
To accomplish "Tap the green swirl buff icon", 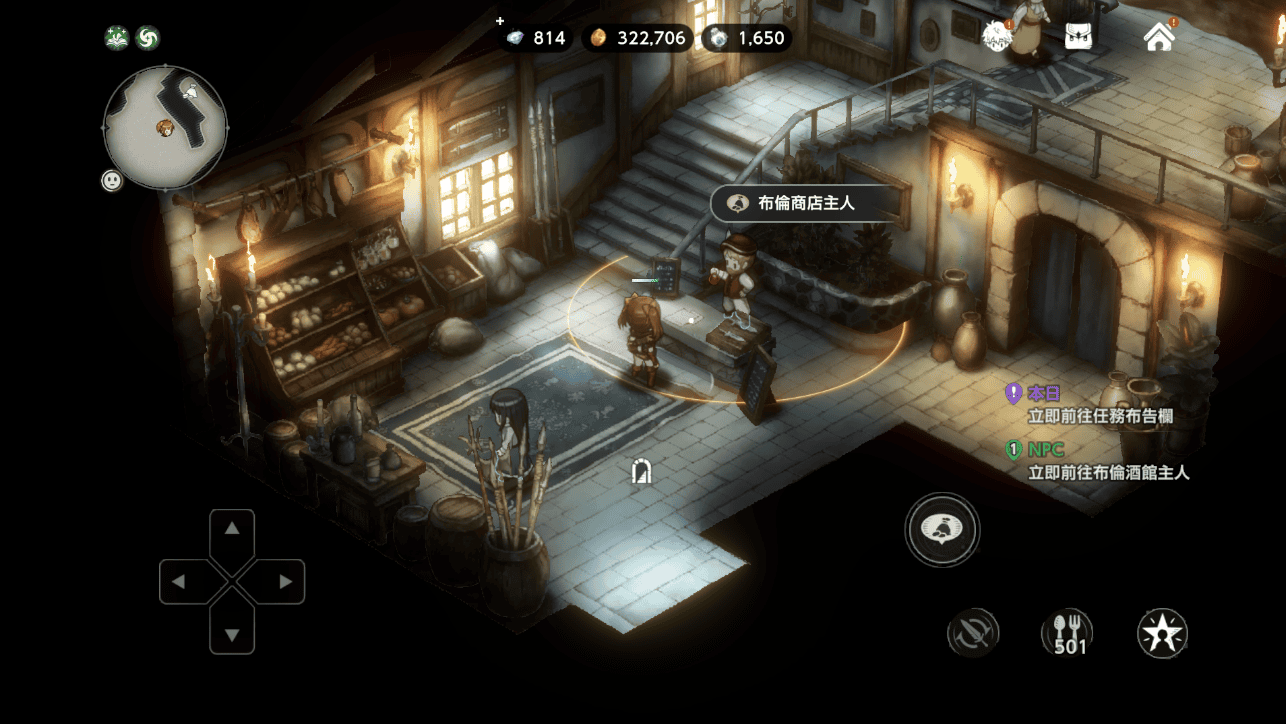I will pyautogui.click(x=147, y=38).
